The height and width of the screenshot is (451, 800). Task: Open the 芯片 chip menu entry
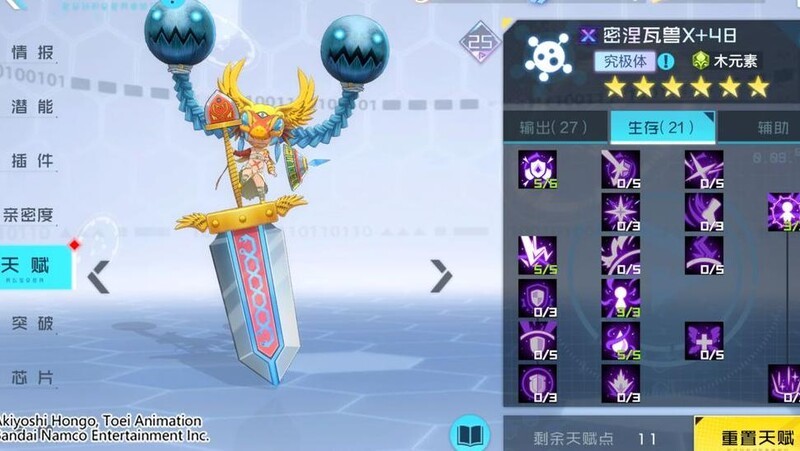tap(32, 377)
